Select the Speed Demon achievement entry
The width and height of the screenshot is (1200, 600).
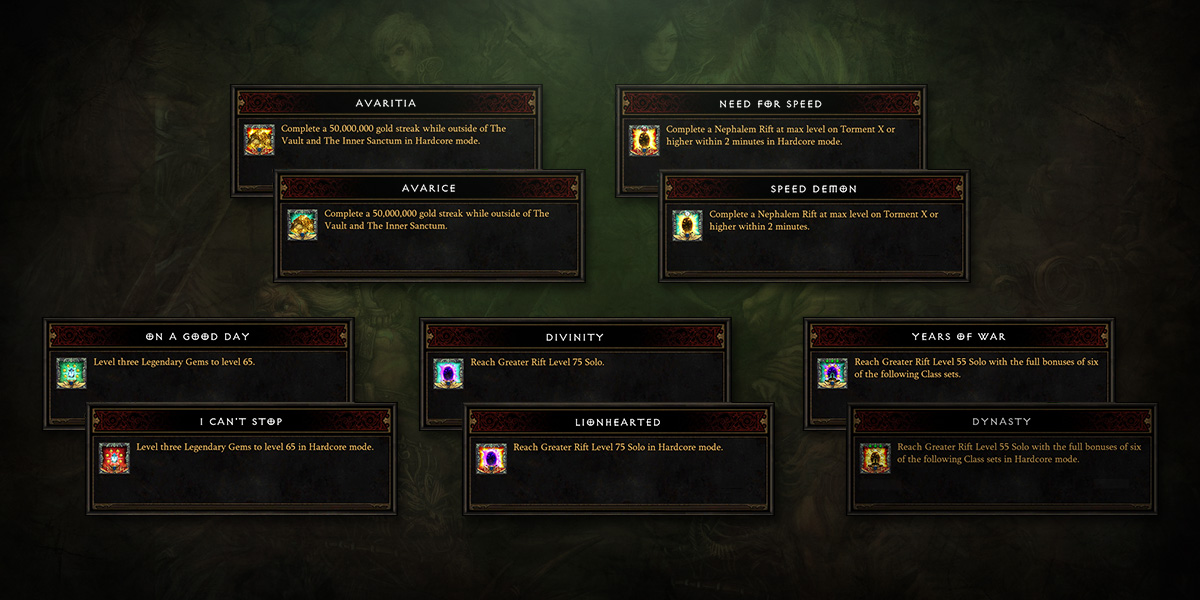click(814, 188)
